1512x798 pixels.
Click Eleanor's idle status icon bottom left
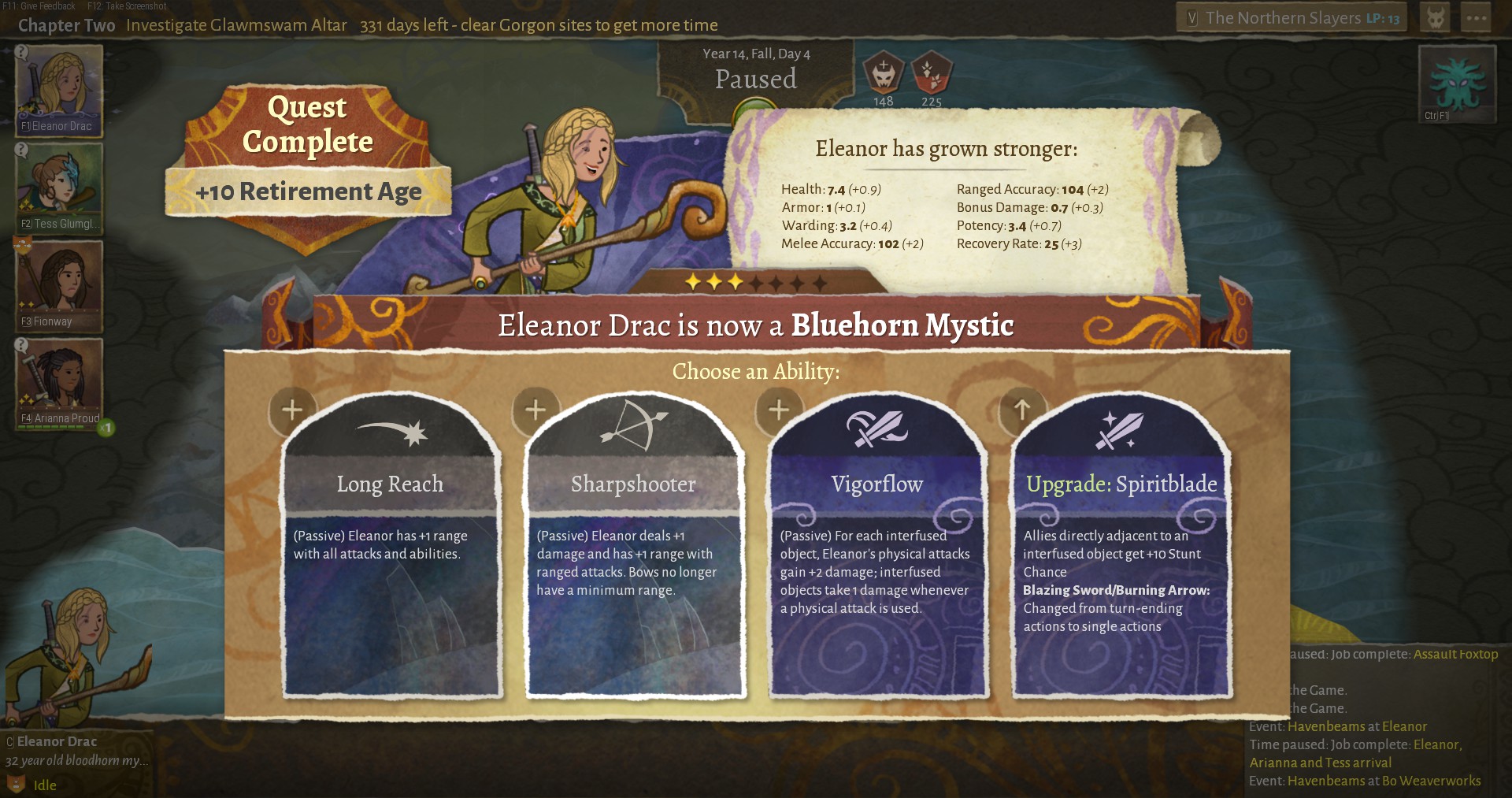tap(14, 785)
